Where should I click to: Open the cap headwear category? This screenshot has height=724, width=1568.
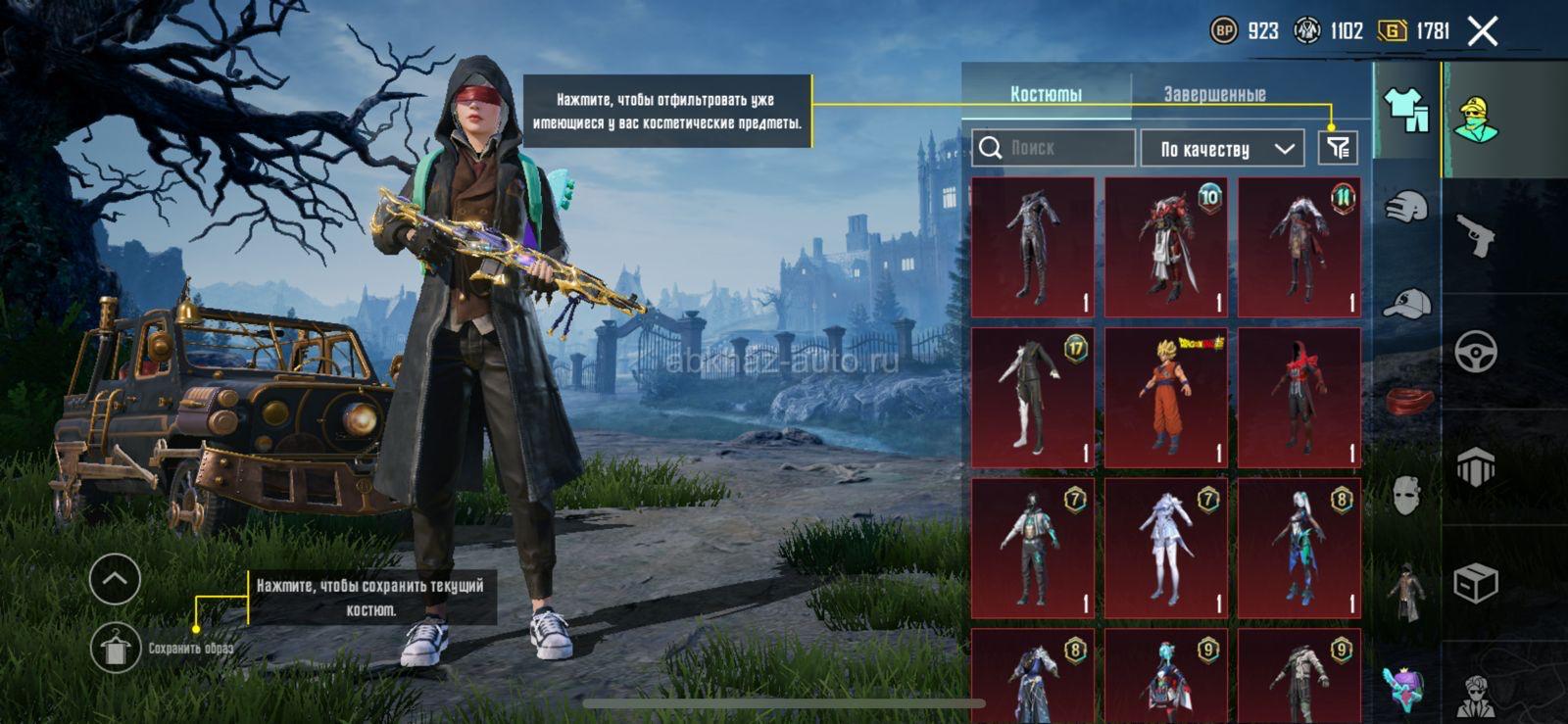(x=1406, y=304)
